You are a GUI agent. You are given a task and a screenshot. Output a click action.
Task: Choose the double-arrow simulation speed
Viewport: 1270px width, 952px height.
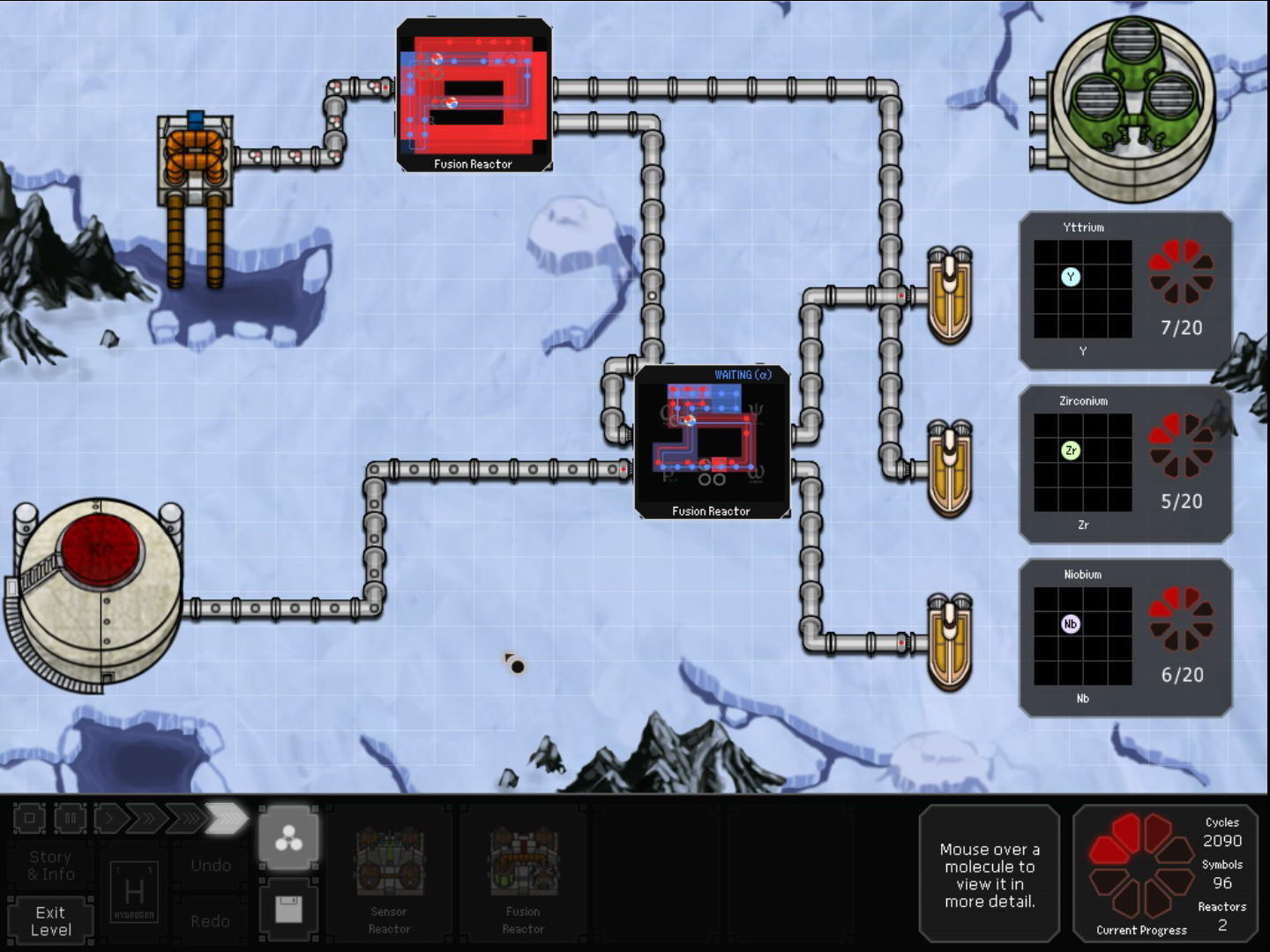coord(146,818)
